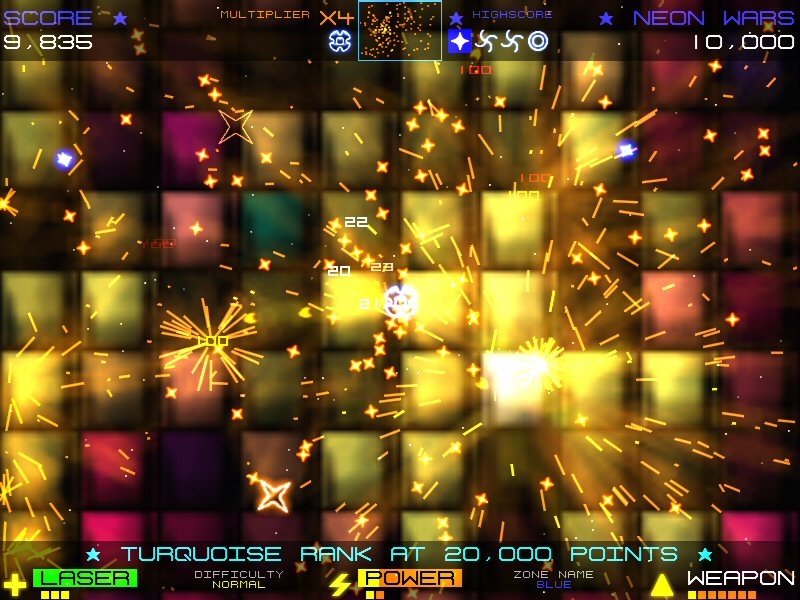Select the highlighted four-point star icon
Image resolution: width=800 pixels, height=600 pixels.
tap(460, 41)
